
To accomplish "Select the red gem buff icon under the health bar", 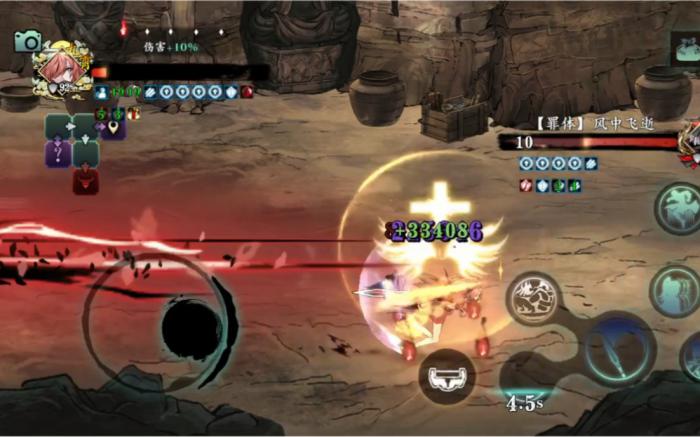I will click(x=246, y=92).
